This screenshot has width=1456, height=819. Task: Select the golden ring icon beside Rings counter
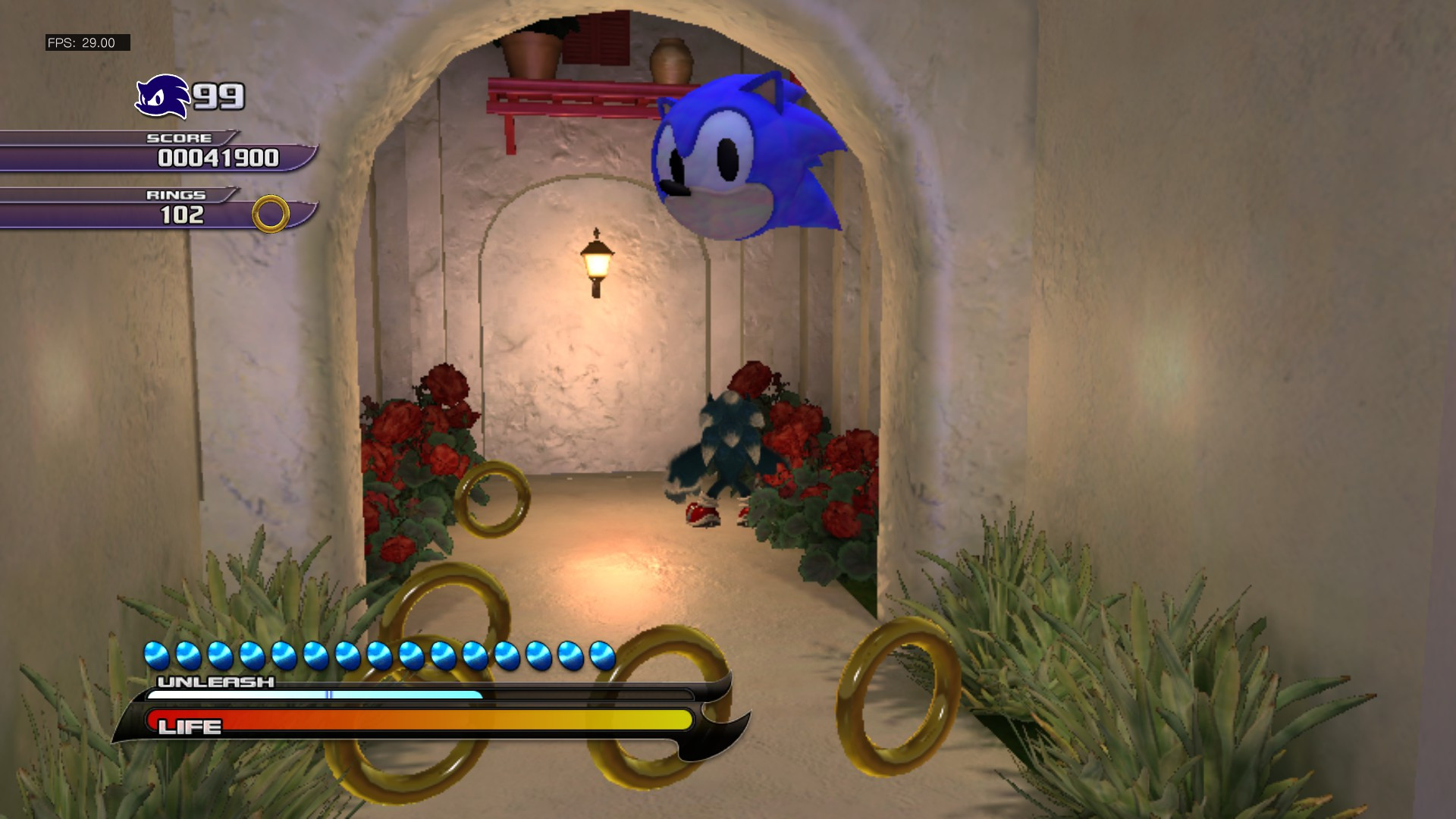pos(269,215)
